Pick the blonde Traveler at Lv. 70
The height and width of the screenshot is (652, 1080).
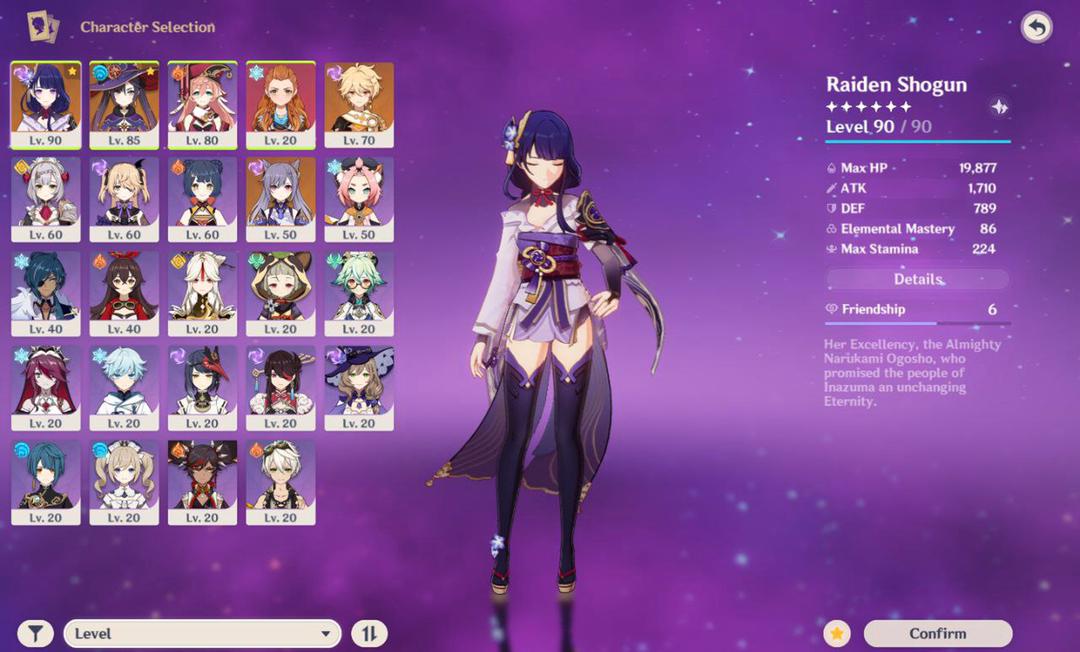coord(359,104)
